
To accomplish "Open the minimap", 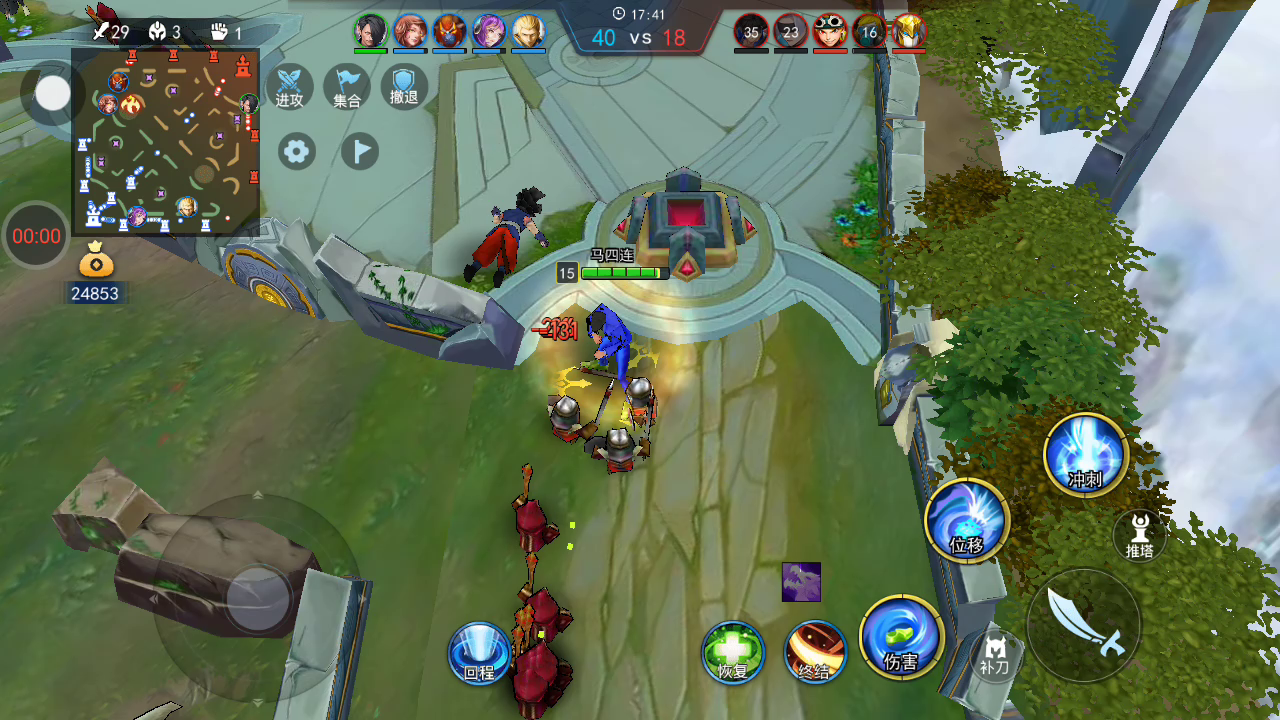I will [166, 142].
